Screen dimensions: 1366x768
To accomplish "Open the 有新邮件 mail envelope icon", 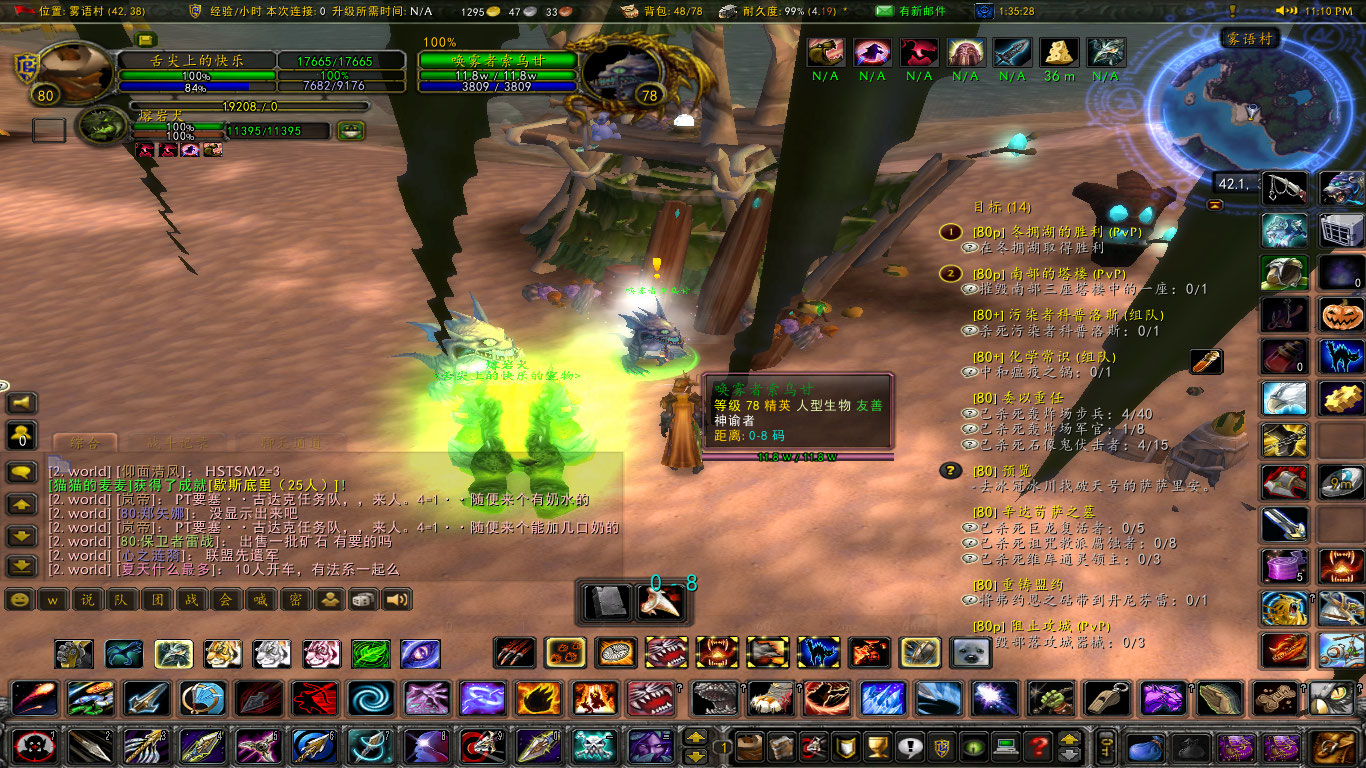I will (x=887, y=12).
